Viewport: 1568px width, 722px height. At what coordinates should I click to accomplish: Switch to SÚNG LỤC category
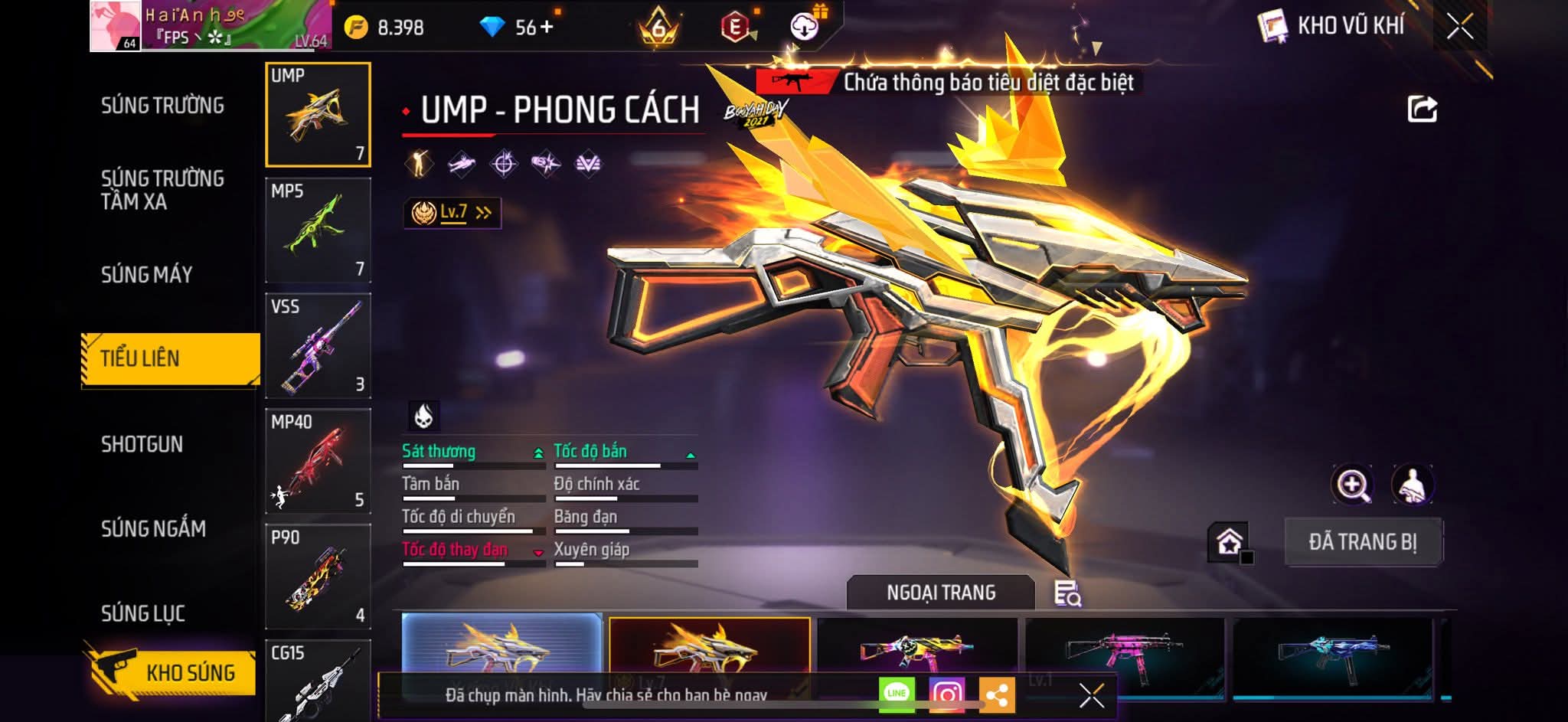[143, 613]
